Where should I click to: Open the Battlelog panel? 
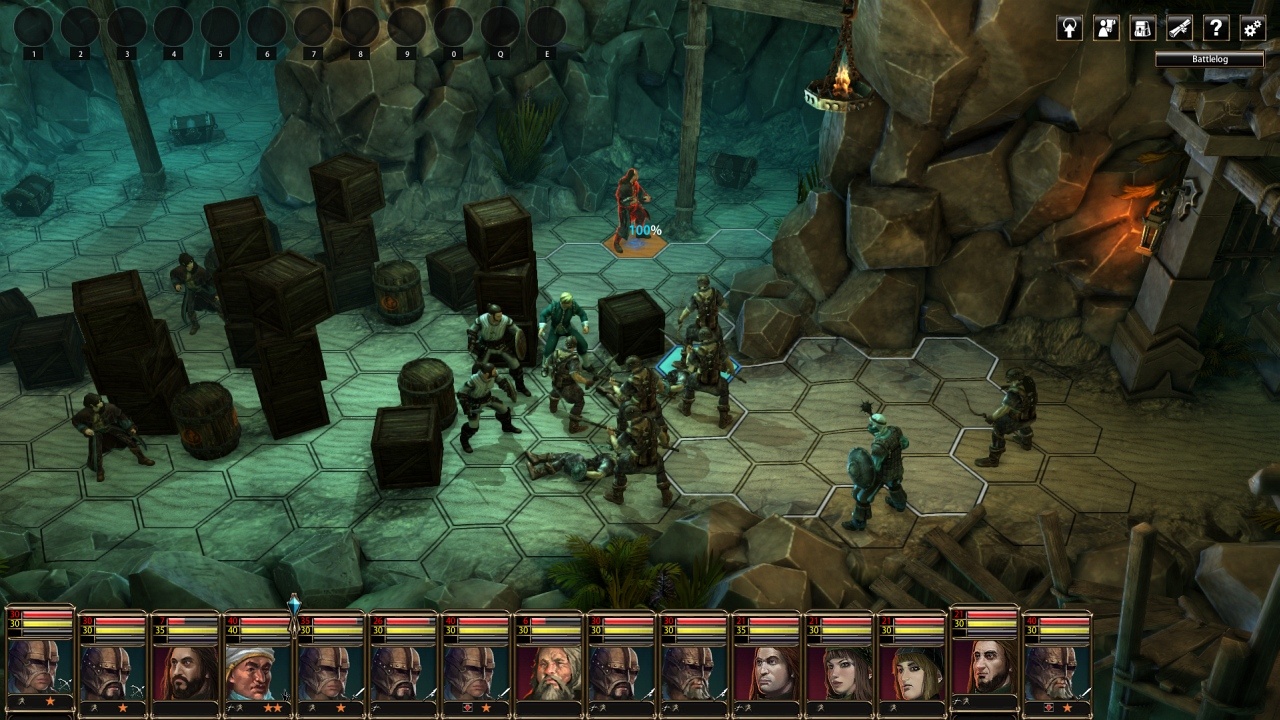point(1209,60)
